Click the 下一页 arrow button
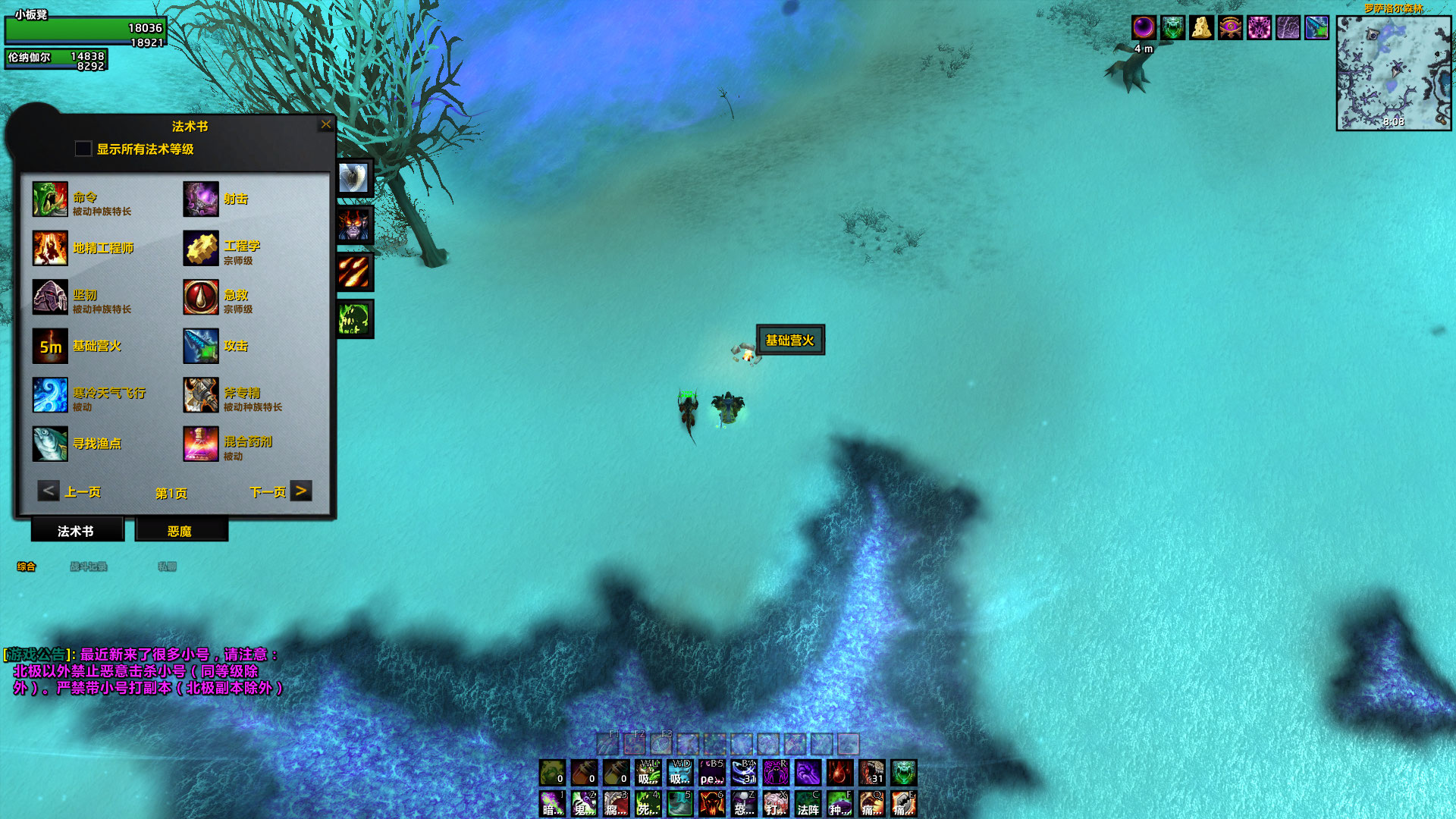This screenshot has width=1456, height=819. [x=302, y=491]
